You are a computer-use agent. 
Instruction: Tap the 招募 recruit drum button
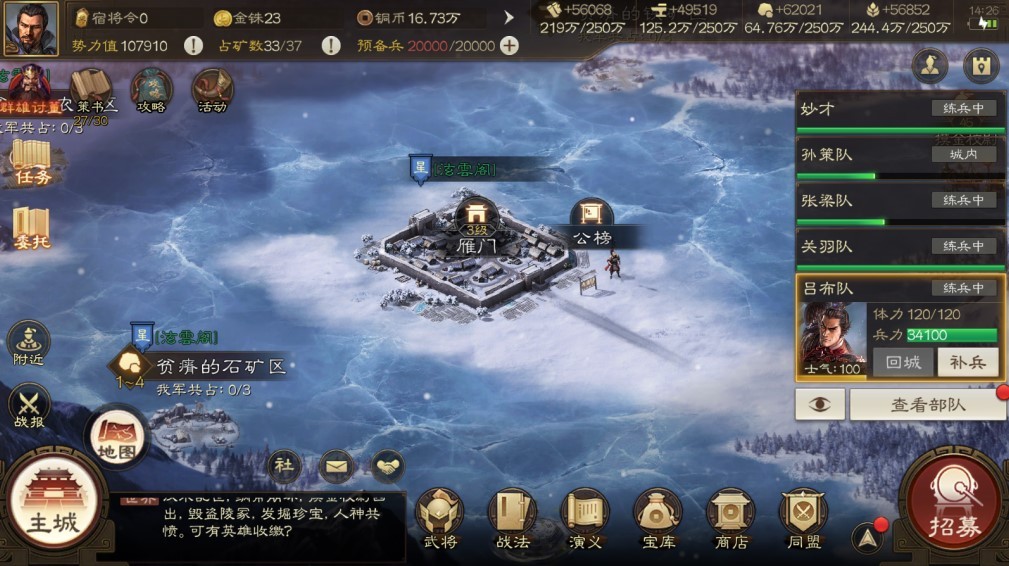(954, 506)
